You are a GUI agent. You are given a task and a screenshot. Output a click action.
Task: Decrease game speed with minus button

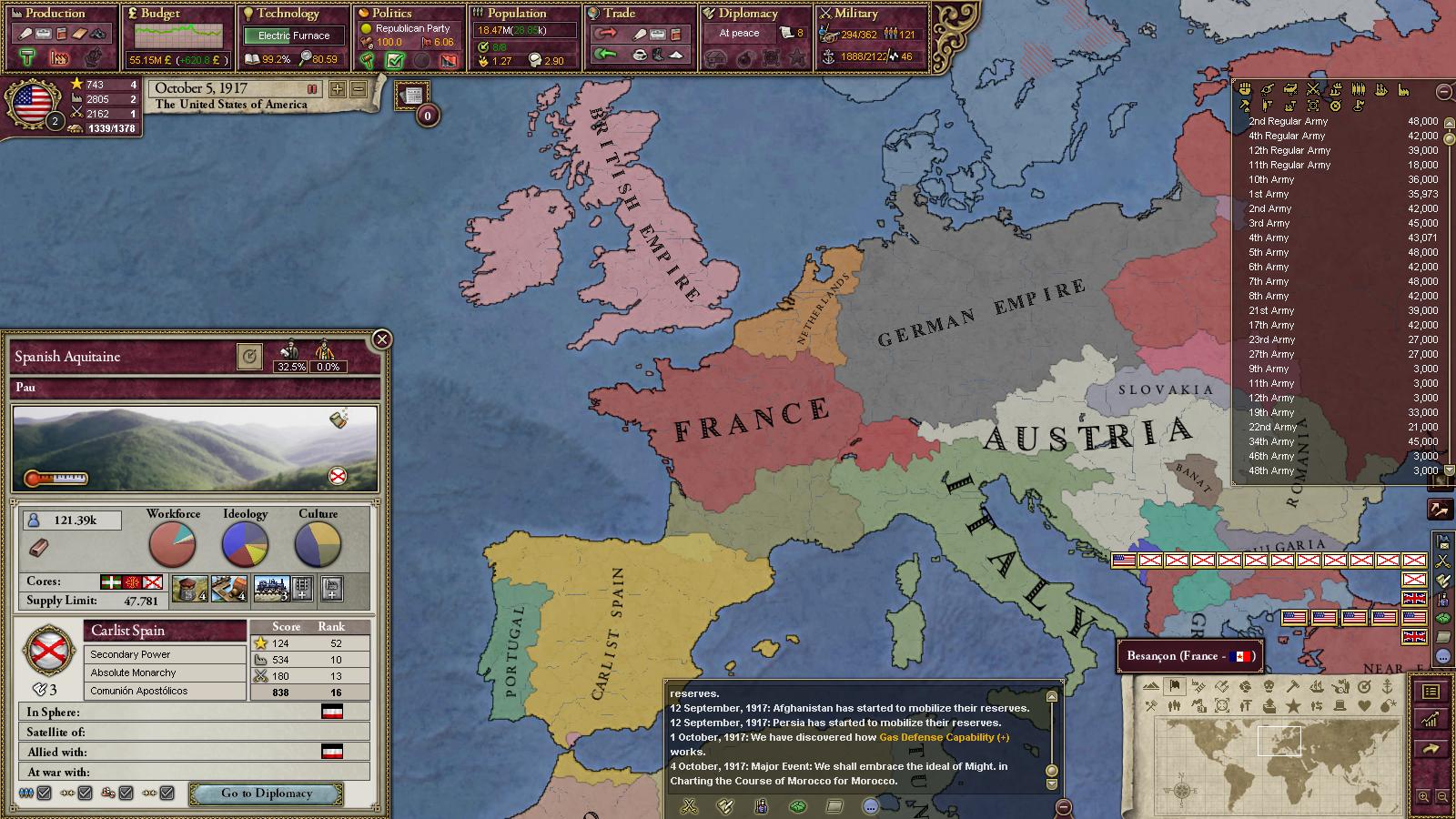[359, 89]
